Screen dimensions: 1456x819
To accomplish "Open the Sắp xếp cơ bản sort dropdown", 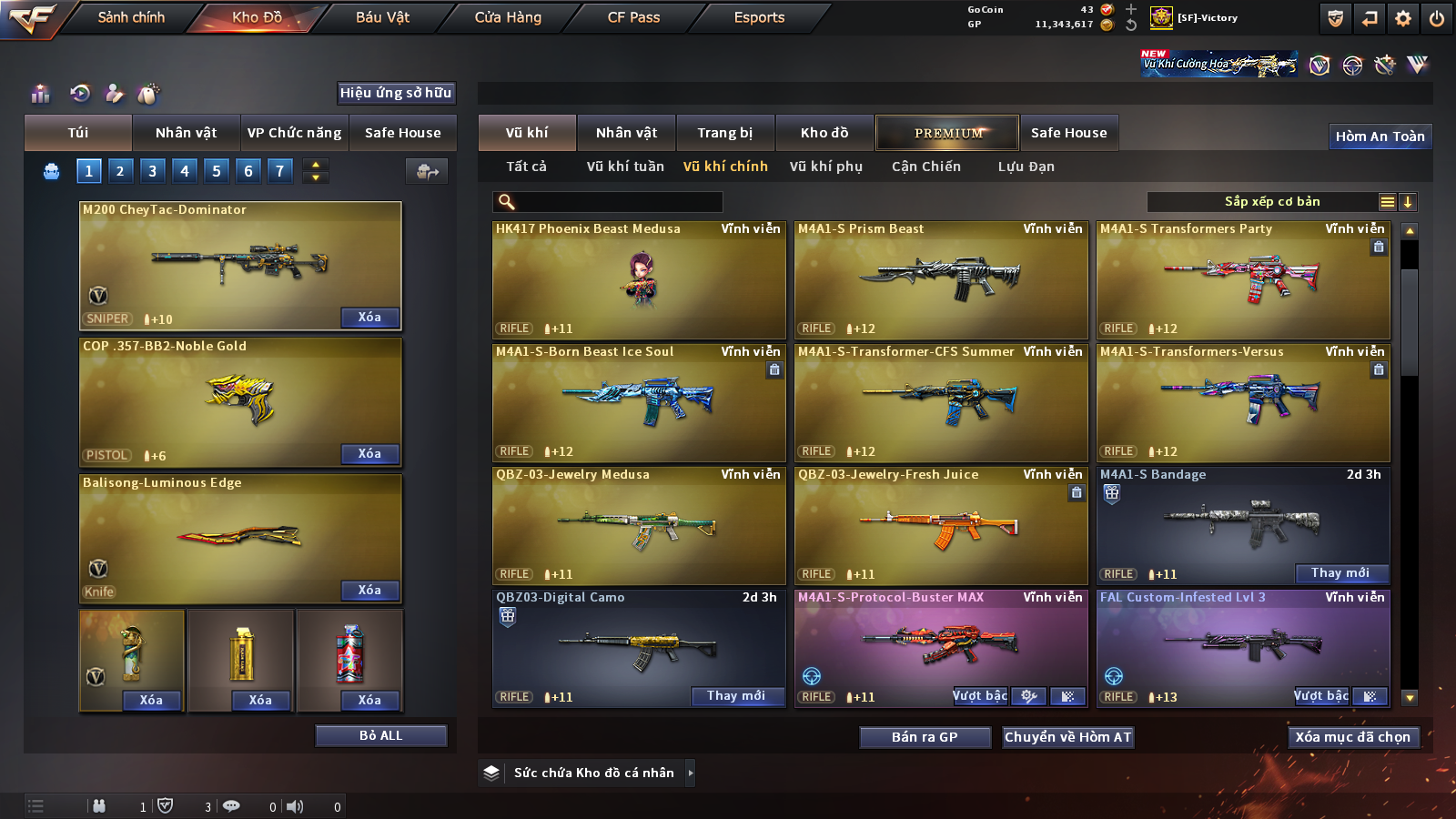I will click(1271, 202).
